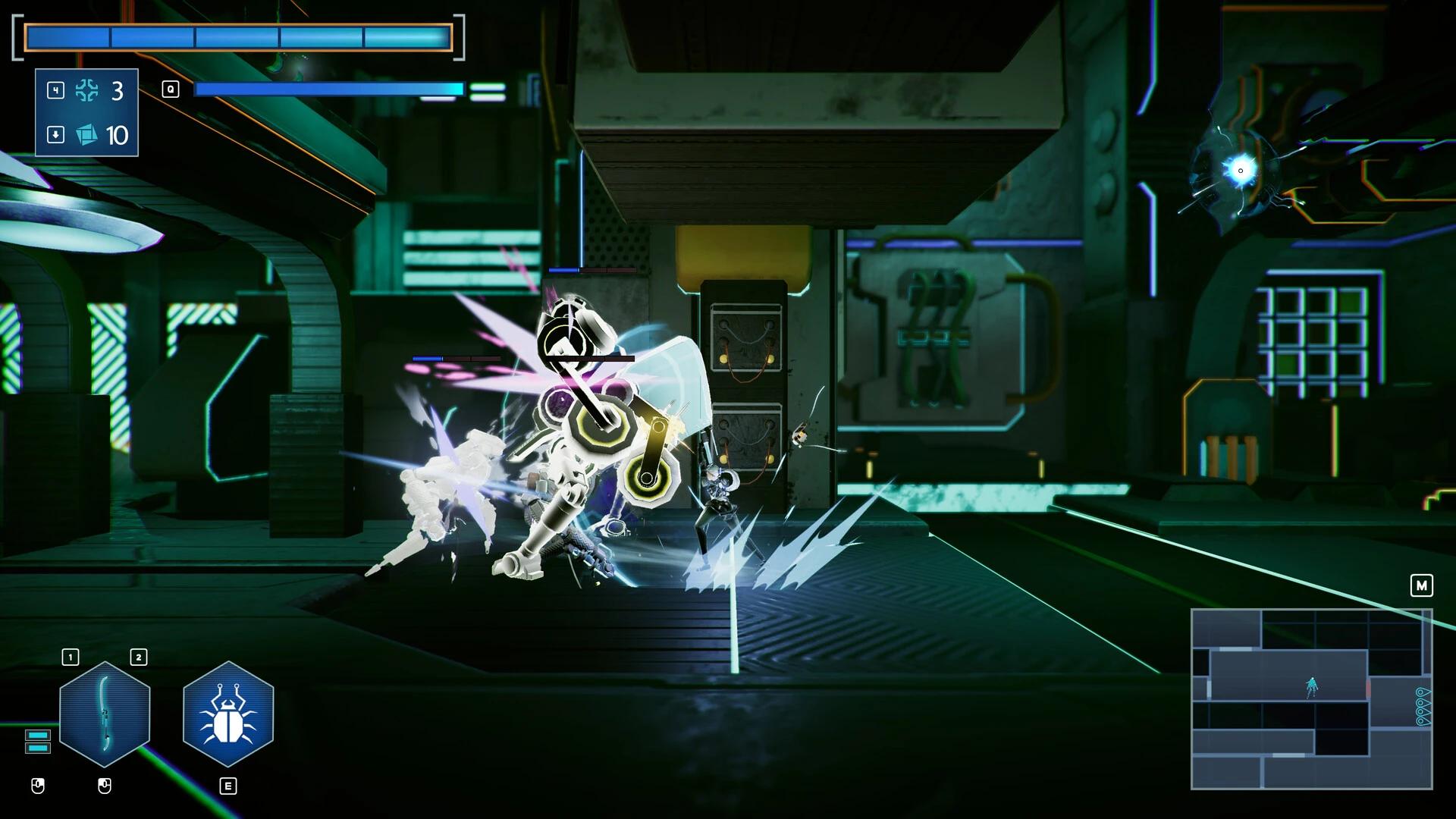
Task: Toggle weapon slot with the 2 key badge
Action: [138, 657]
